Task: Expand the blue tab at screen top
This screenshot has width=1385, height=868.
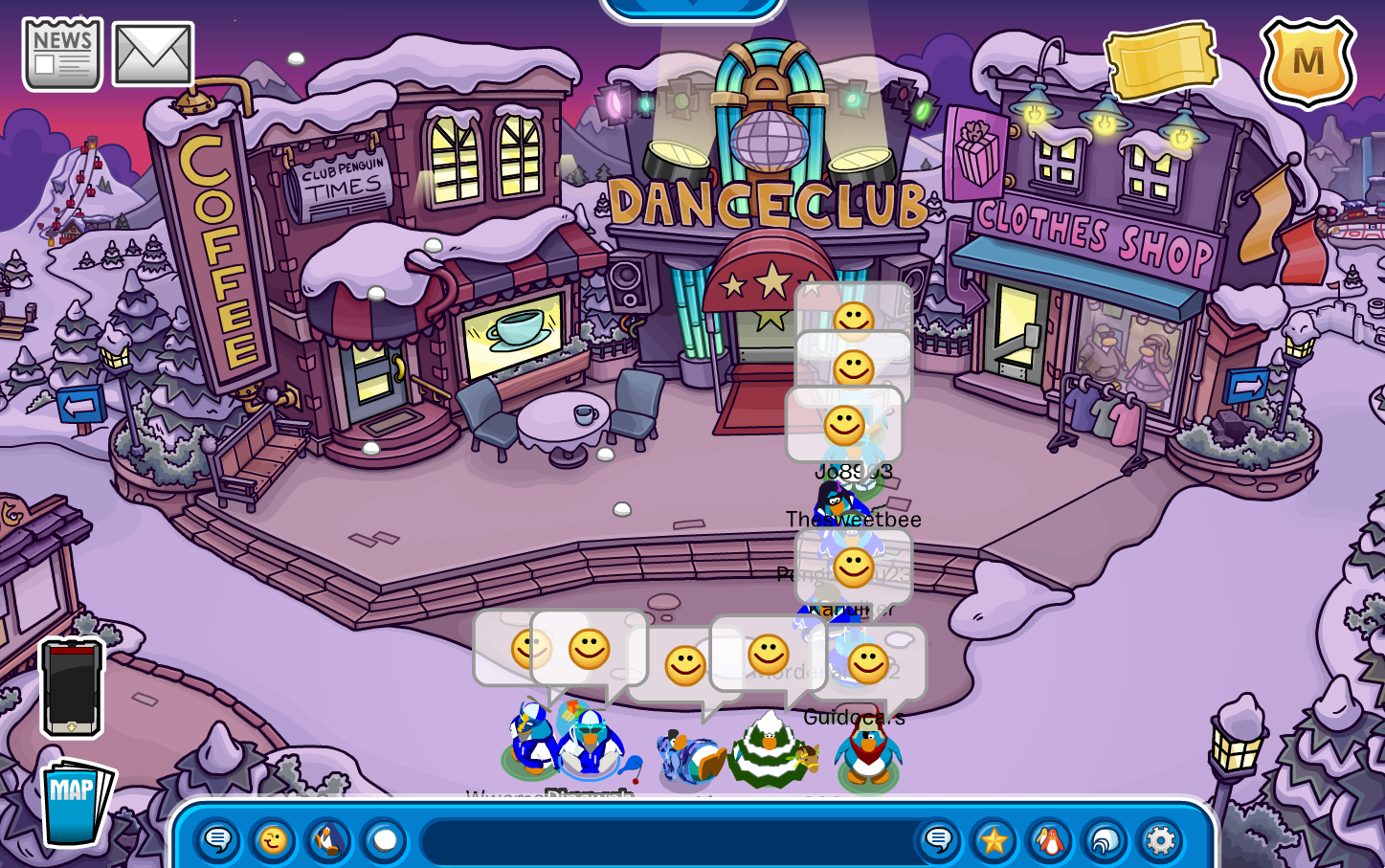Action: pos(692,8)
